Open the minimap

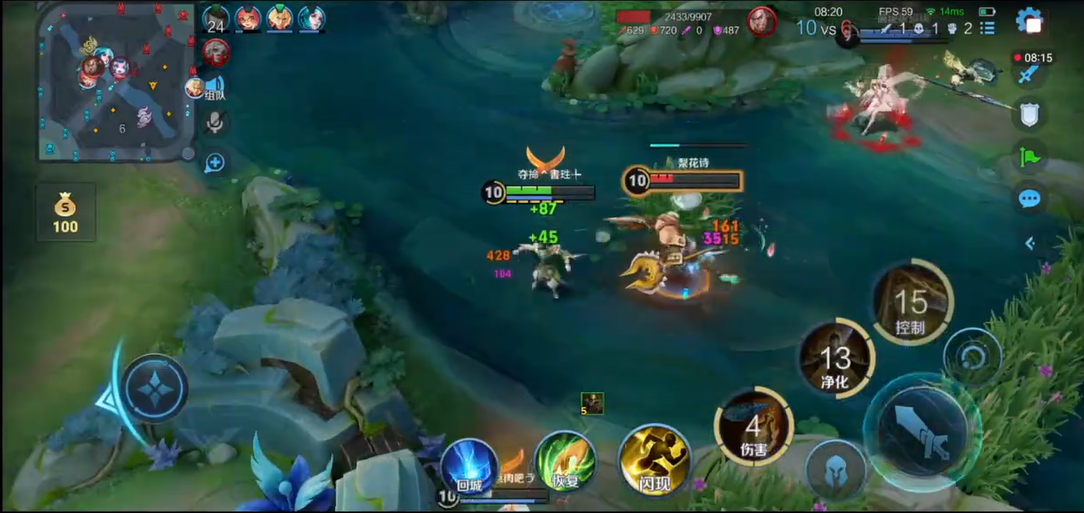pyautogui.click(x=115, y=82)
